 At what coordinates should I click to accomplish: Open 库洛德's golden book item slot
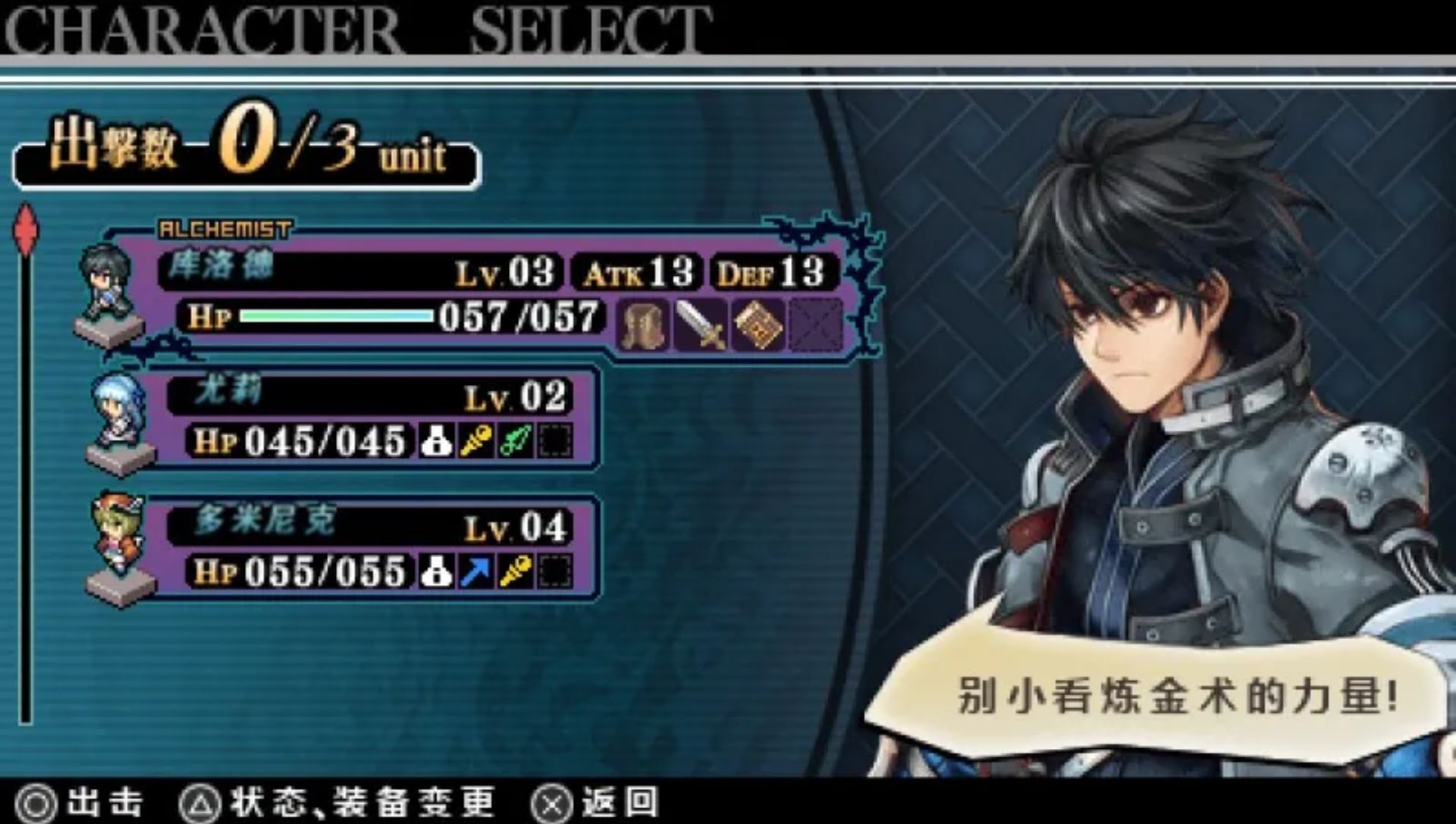pos(758,324)
